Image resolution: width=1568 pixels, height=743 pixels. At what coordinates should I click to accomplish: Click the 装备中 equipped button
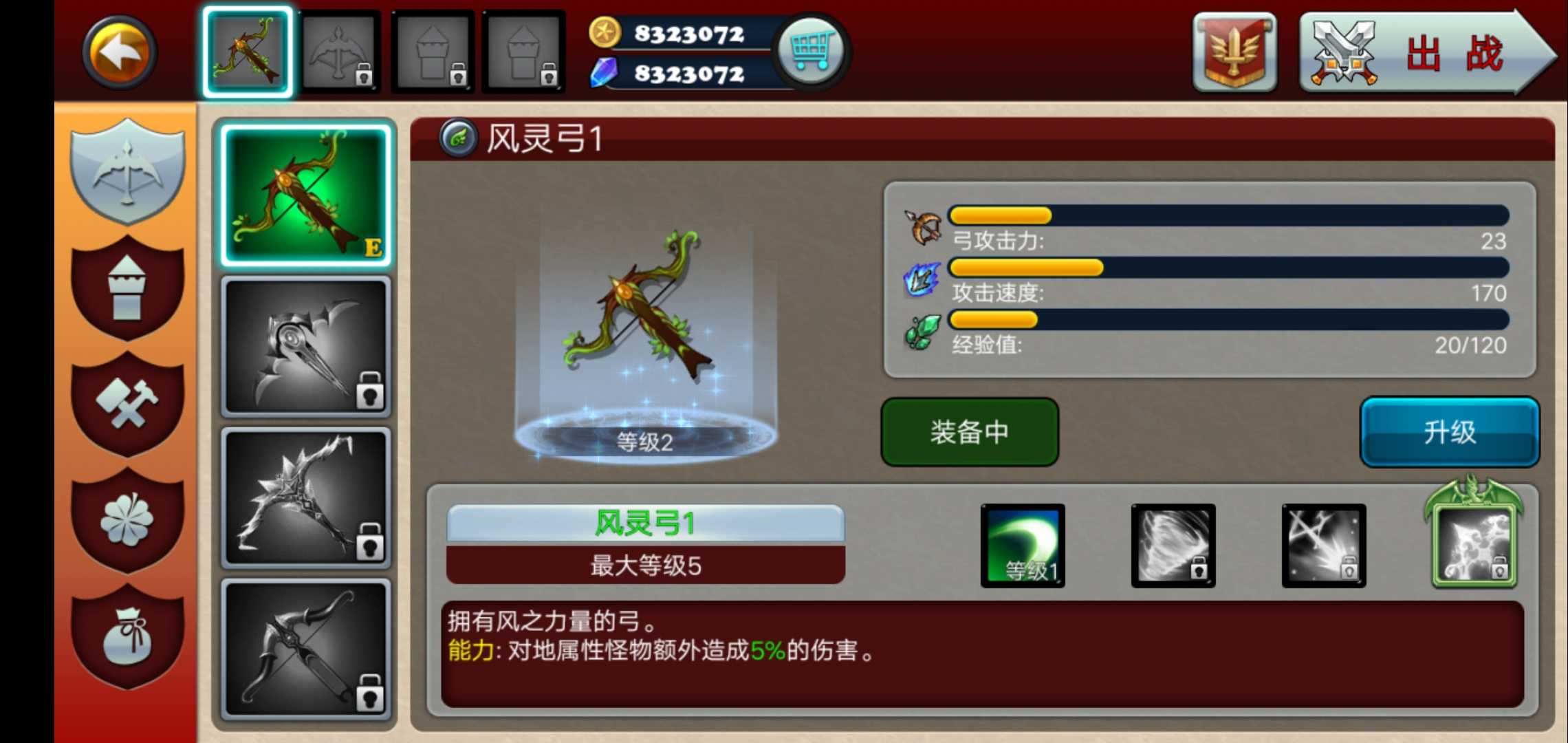pos(970,432)
